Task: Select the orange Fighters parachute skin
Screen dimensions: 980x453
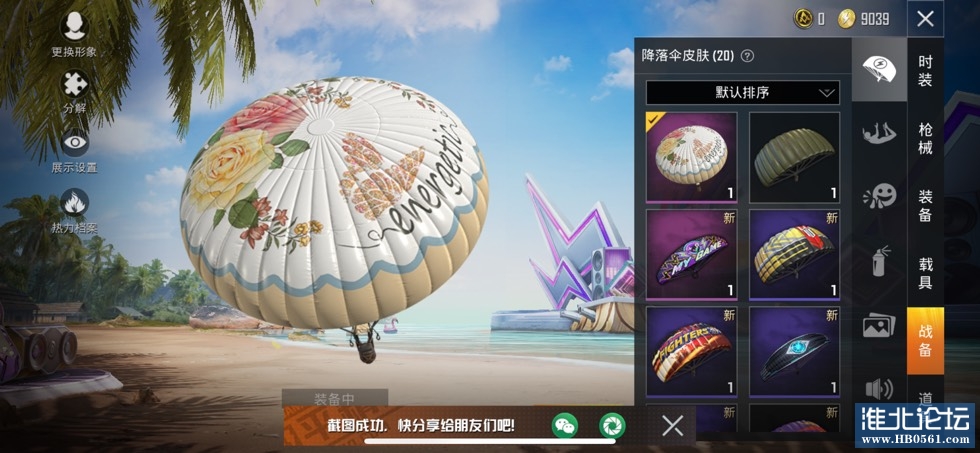Action: [691, 351]
